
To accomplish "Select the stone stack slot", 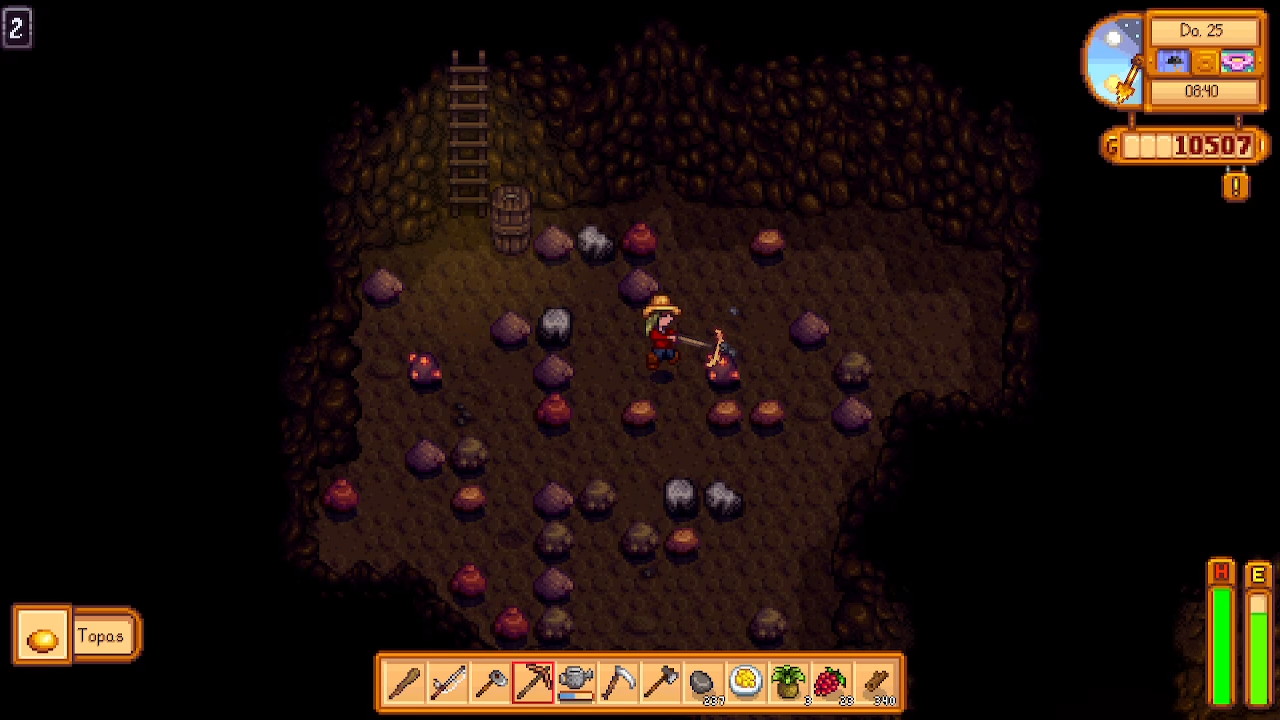I will (x=704, y=683).
